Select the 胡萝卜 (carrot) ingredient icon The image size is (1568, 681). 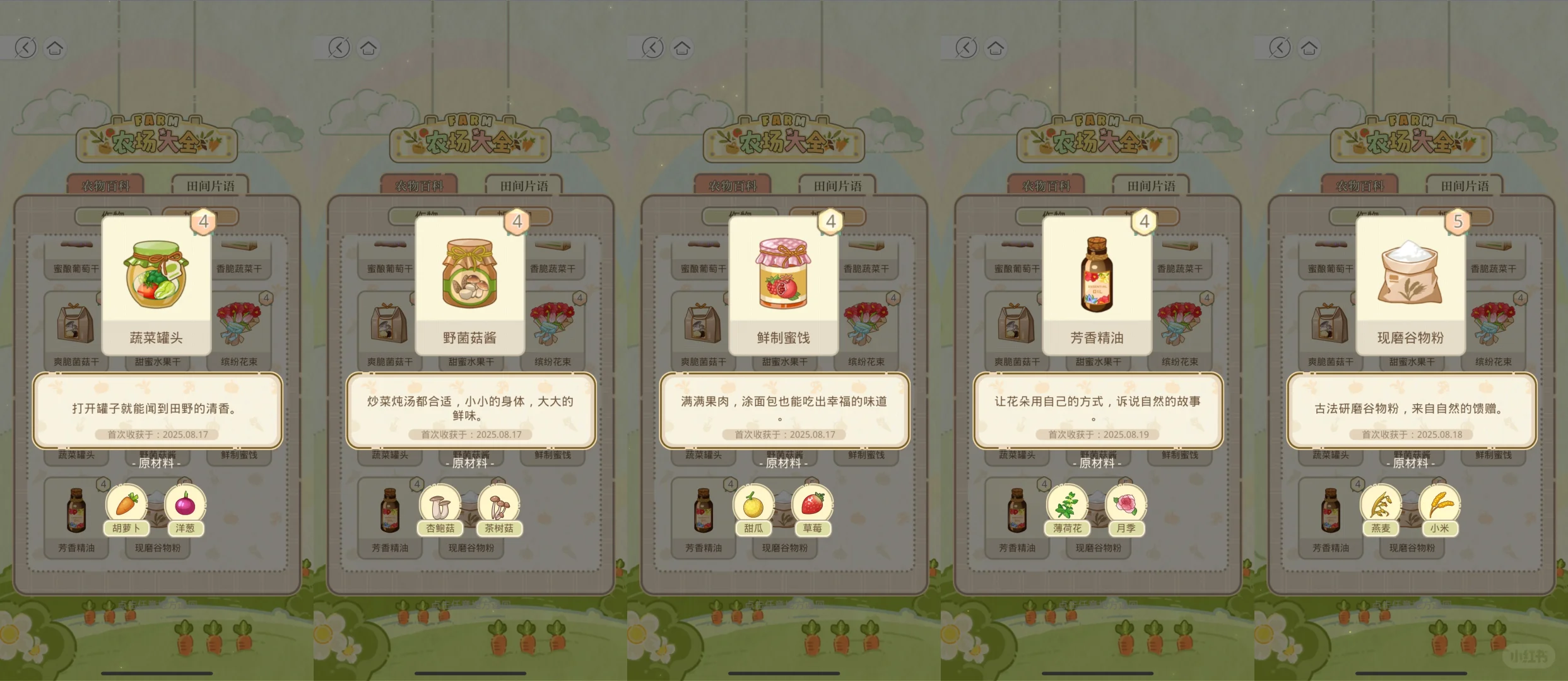[126, 503]
